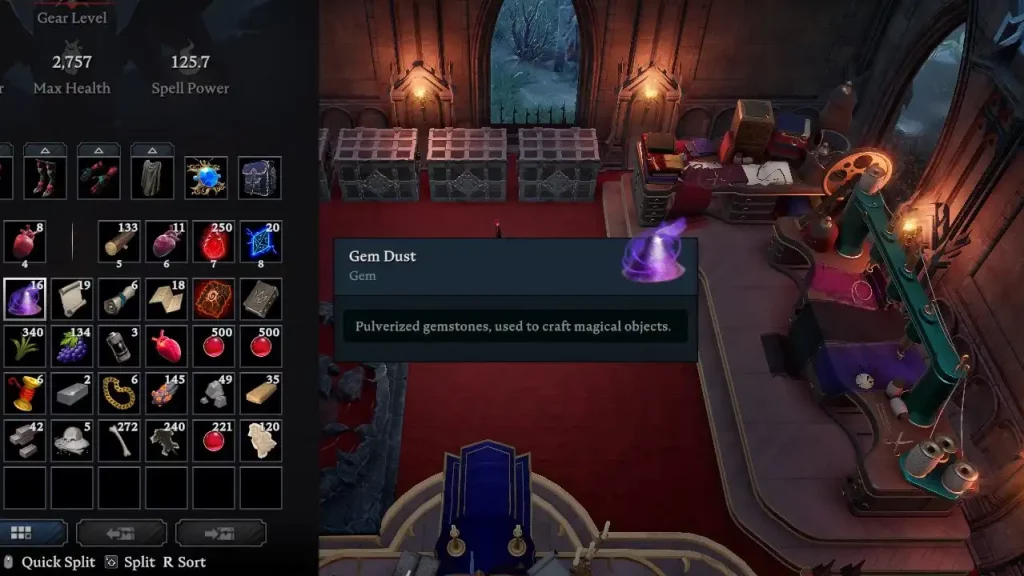Click the red blood essence stack of 250

click(213, 243)
